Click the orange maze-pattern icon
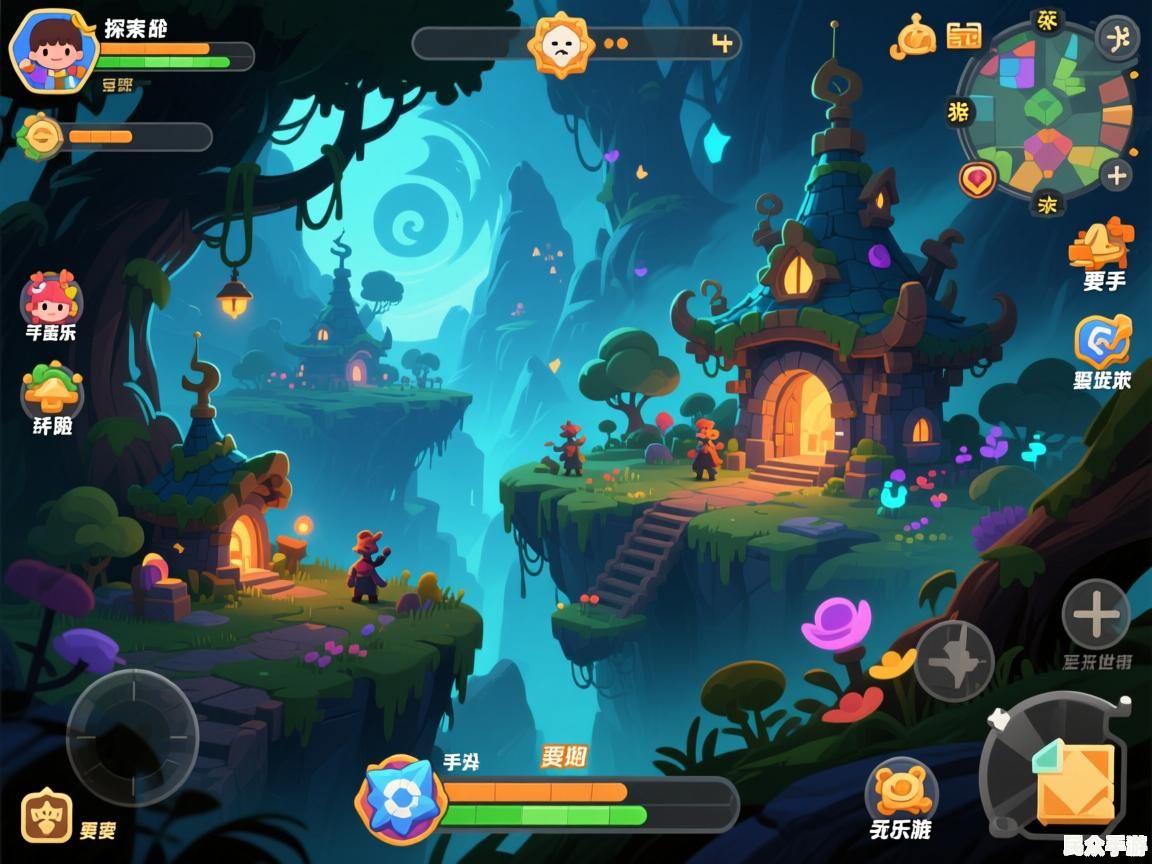The image size is (1152, 864). [x=964, y=36]
